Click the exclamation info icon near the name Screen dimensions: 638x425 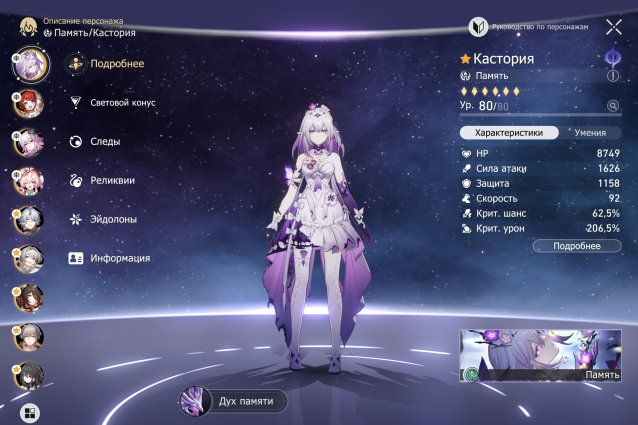coord(613,75)
